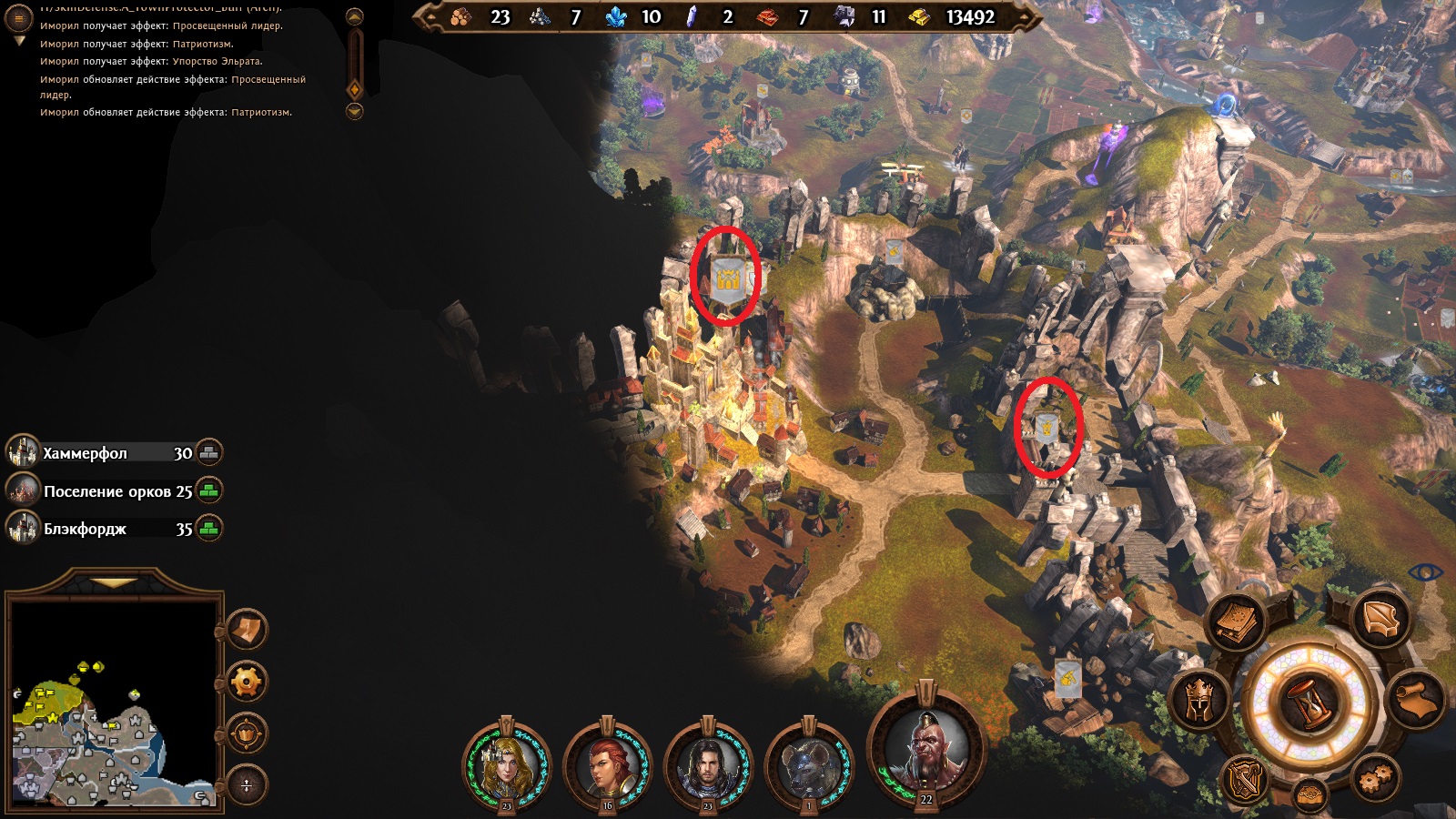Image resolution: width=1456 pixels, height=819 pixels.
Task: Click the shield and sword icon
Action: click(1244, 779)
